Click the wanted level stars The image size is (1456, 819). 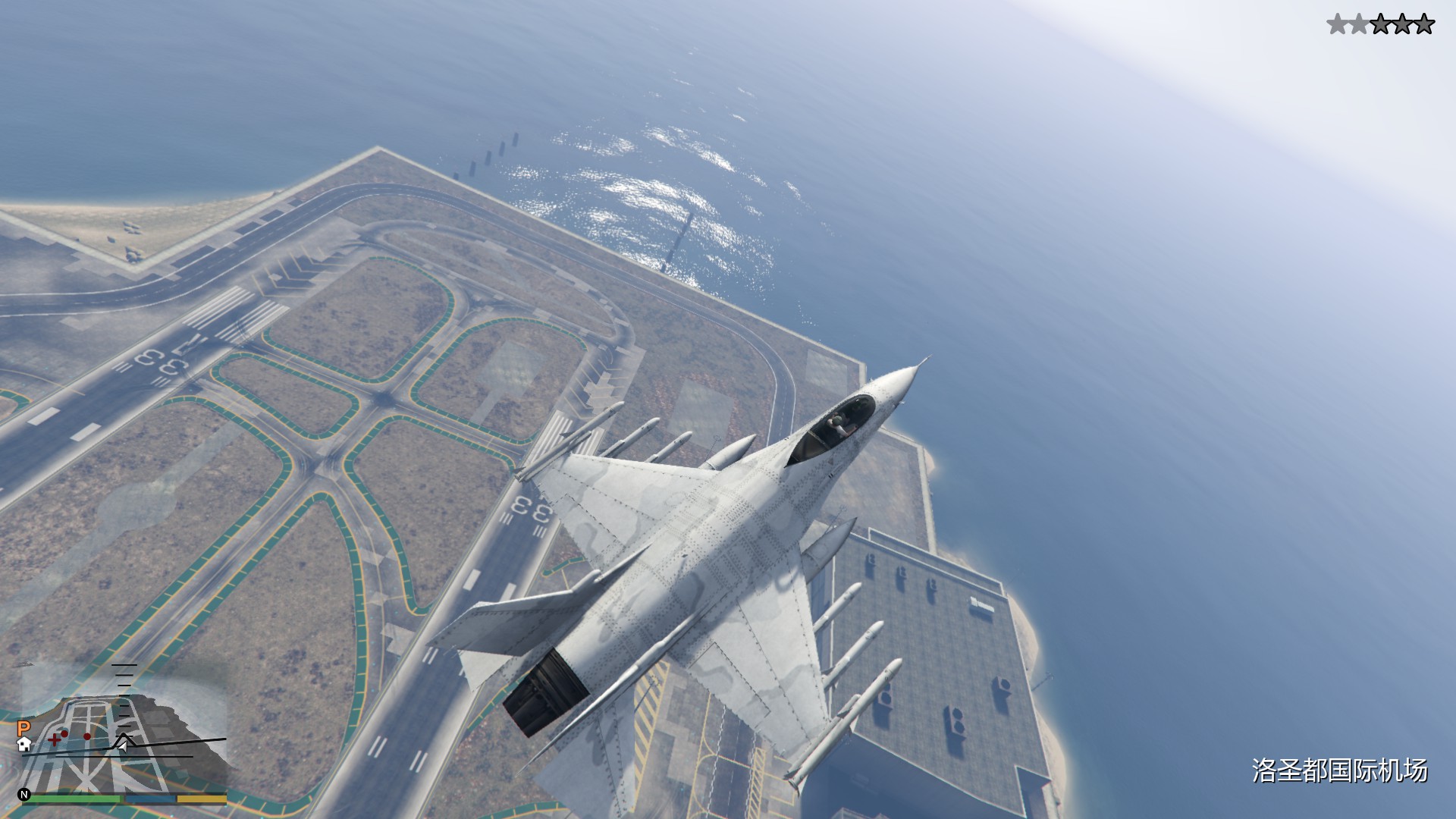pos(1380,25)
